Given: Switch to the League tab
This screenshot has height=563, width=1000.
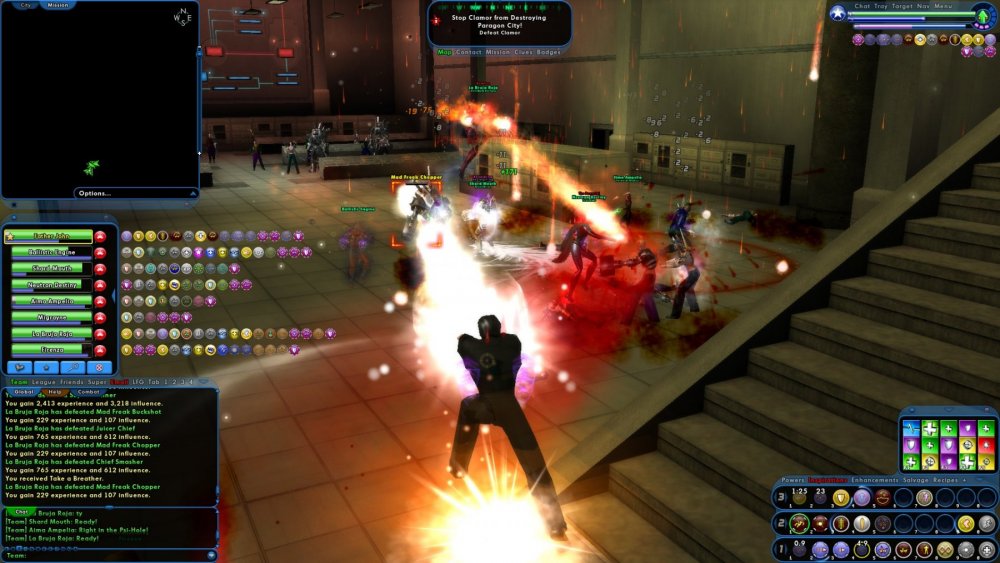Looking at the screenshot, I should click(43, 382).
